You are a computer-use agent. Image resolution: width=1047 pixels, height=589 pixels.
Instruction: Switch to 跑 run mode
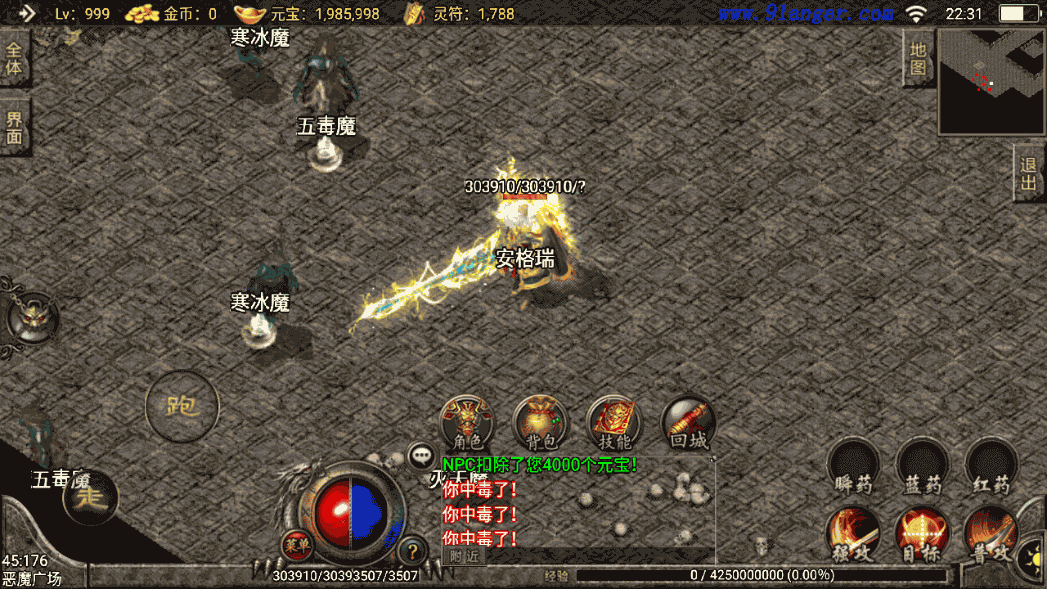(x=182, y=407)
